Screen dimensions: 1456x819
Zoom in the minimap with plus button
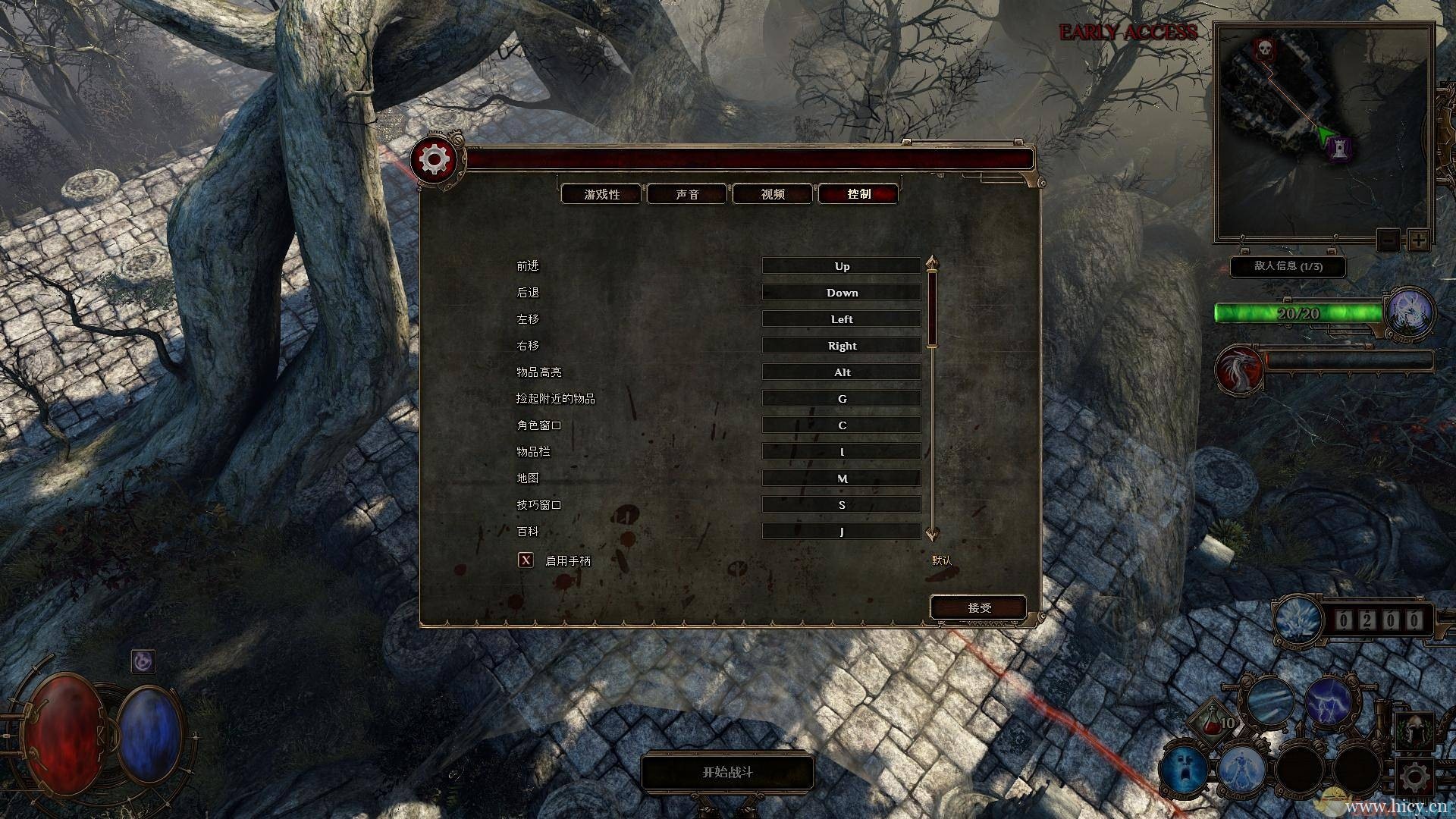point(1418,240)
